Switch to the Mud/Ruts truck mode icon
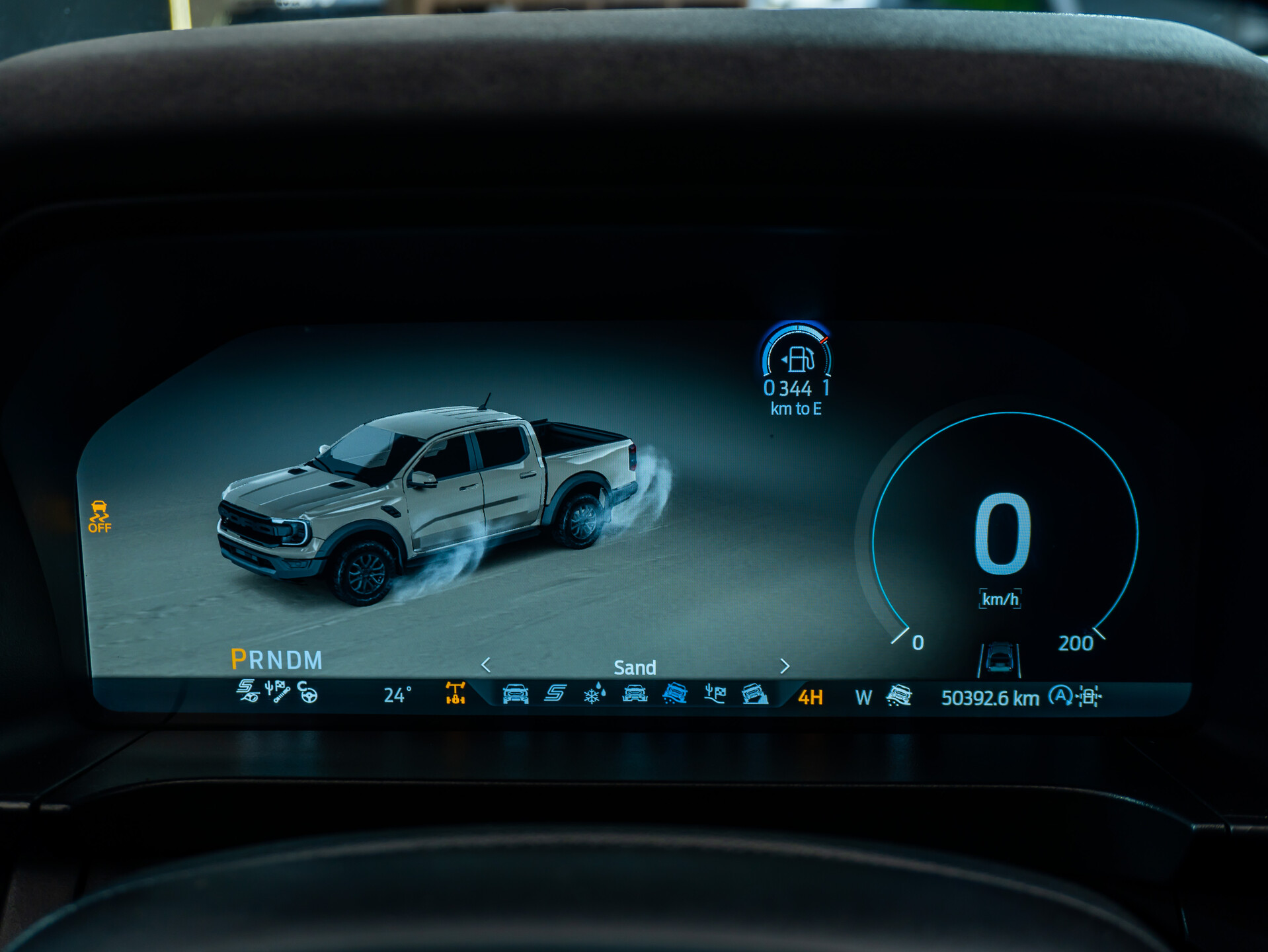The image size is (1268, 952). [x=635, y=694]
